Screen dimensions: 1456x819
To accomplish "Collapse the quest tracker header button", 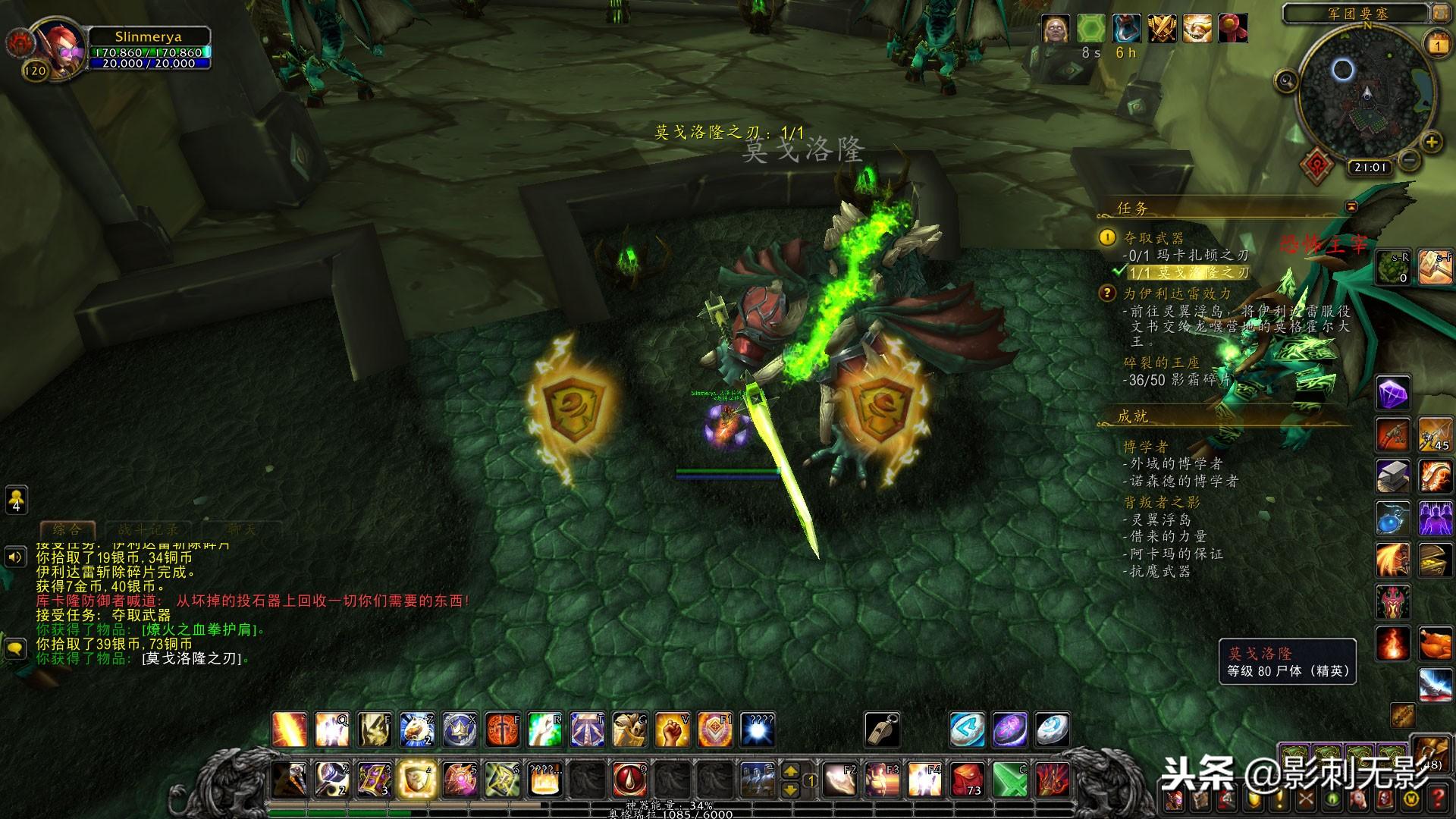I will [x=1351, y=206].
